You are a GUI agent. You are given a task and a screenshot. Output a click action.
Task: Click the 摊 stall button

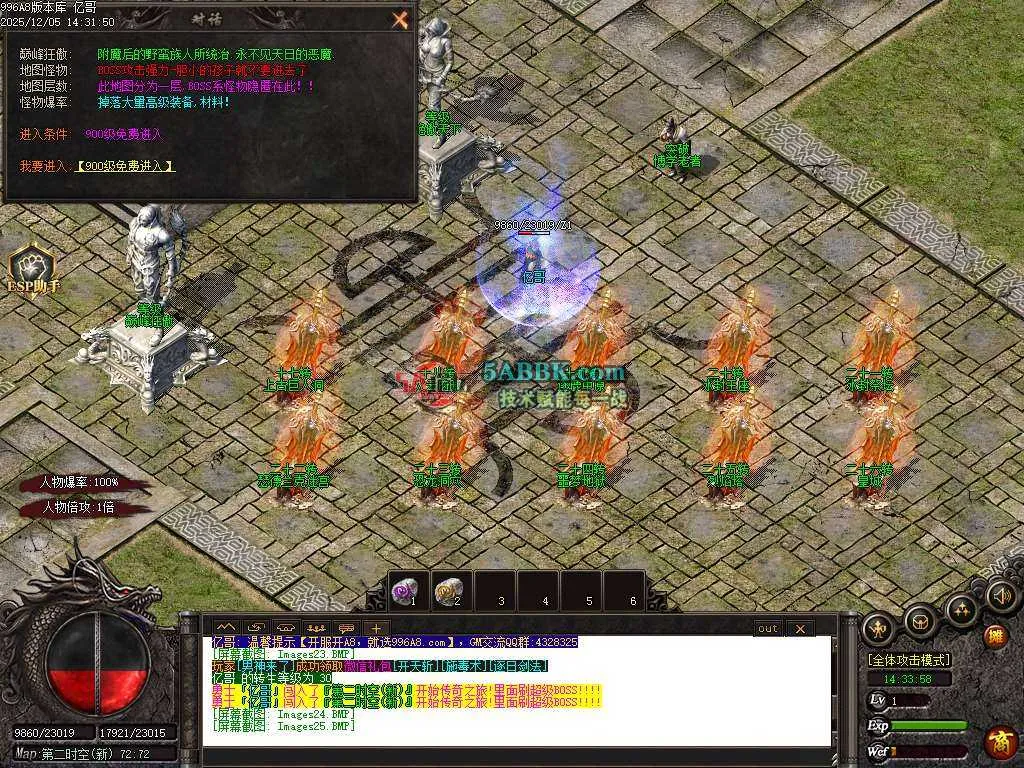click(x=996, y=636)
